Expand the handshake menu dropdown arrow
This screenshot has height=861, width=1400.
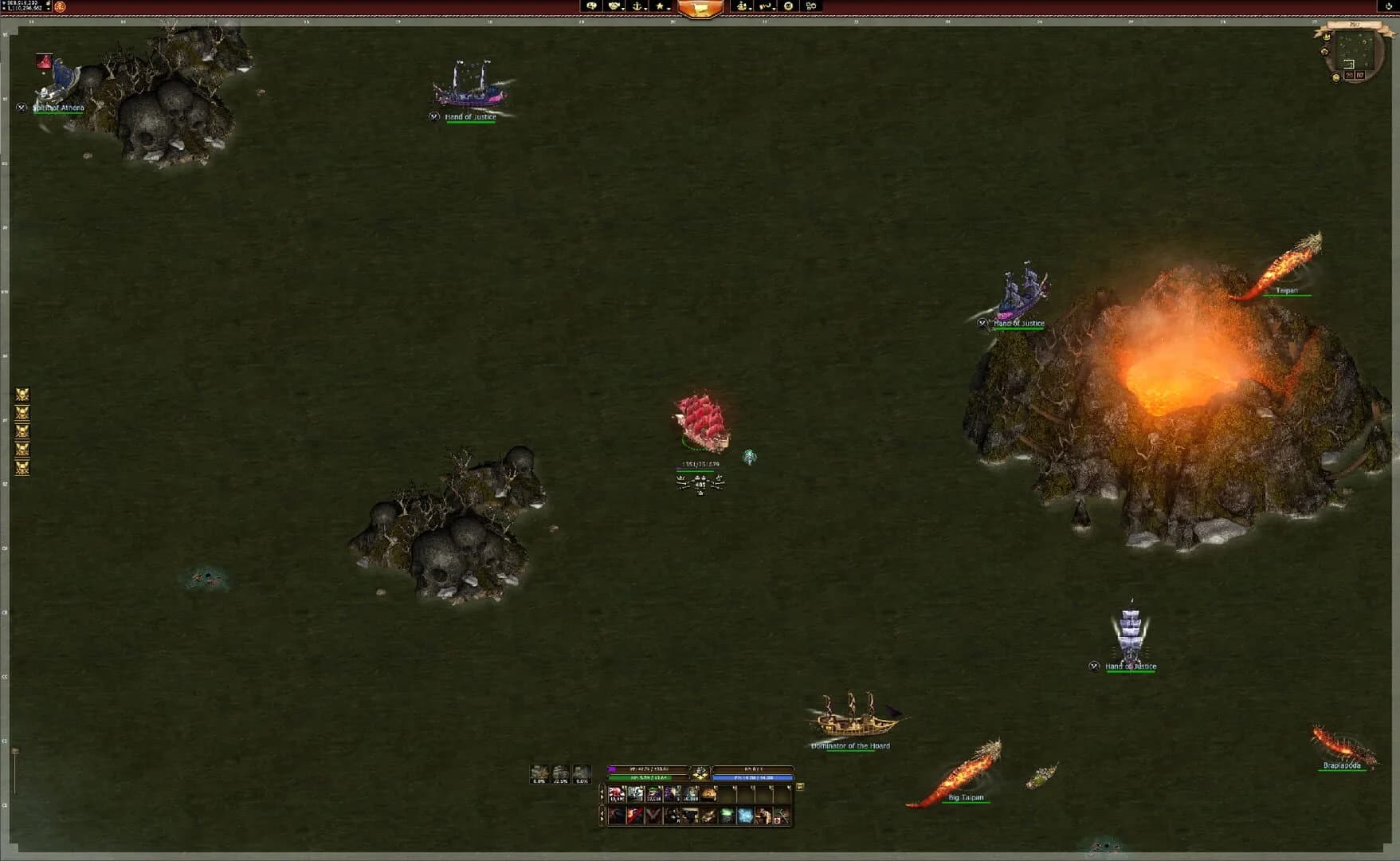click(624, 10)
